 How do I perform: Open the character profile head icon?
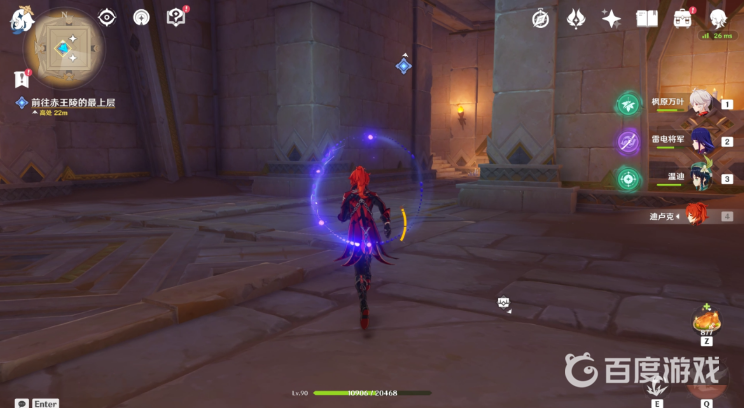pos(719,18)
